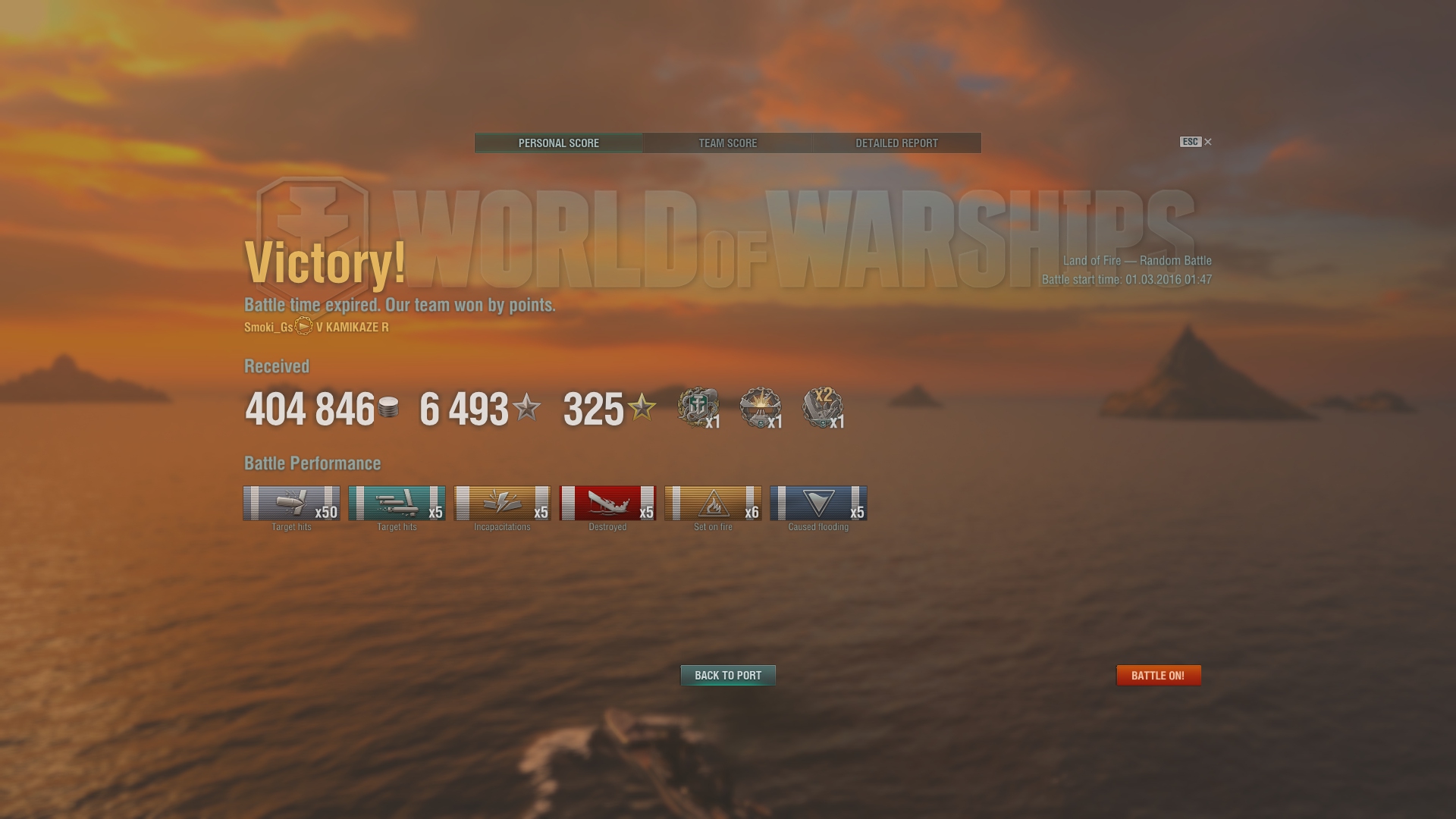Check the Caused flooding ribbon
The height and width of the screenshot is (819, 1456).
pos(818,504)
